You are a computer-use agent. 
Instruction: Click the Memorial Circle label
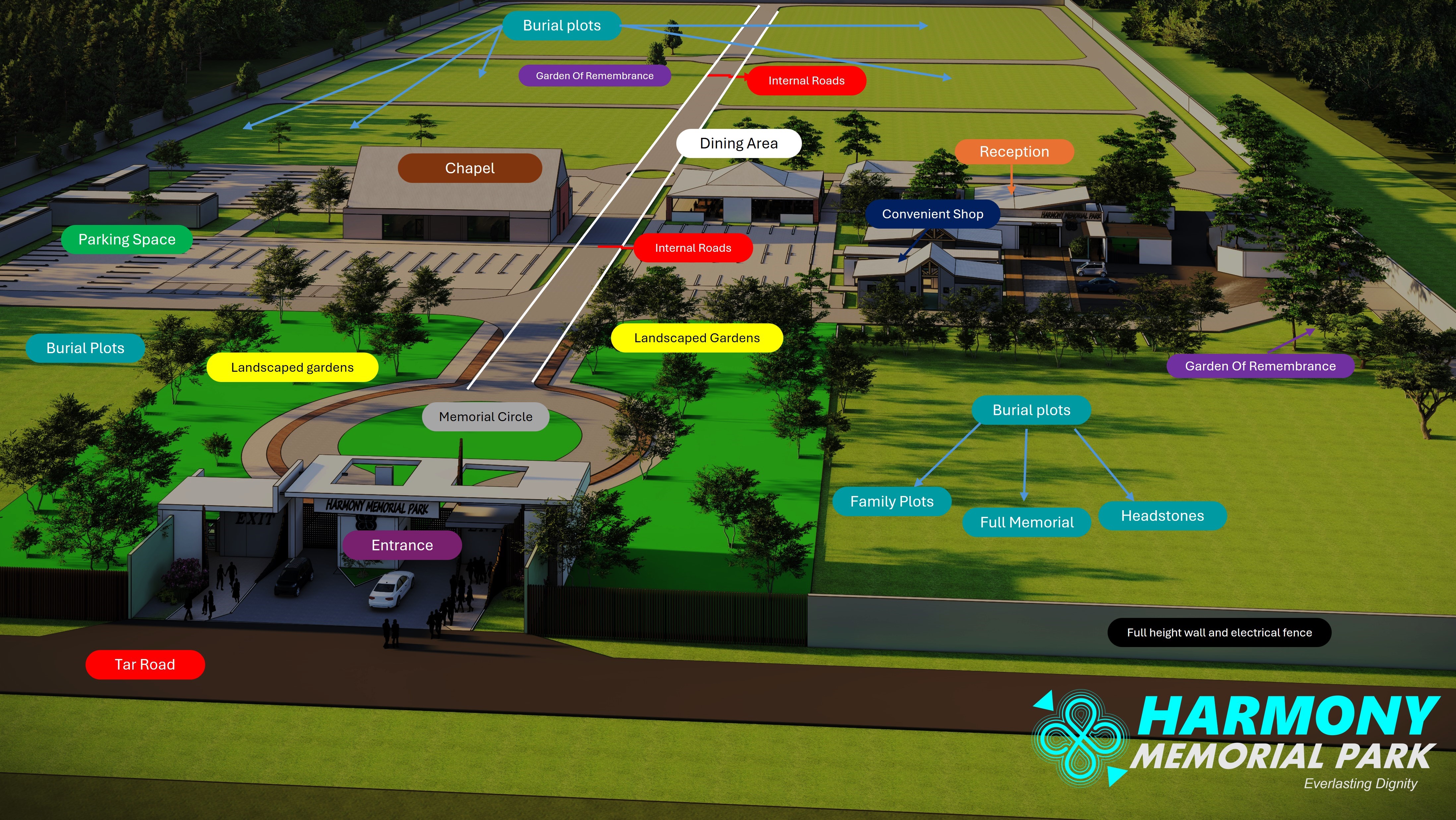click(486, 417)
